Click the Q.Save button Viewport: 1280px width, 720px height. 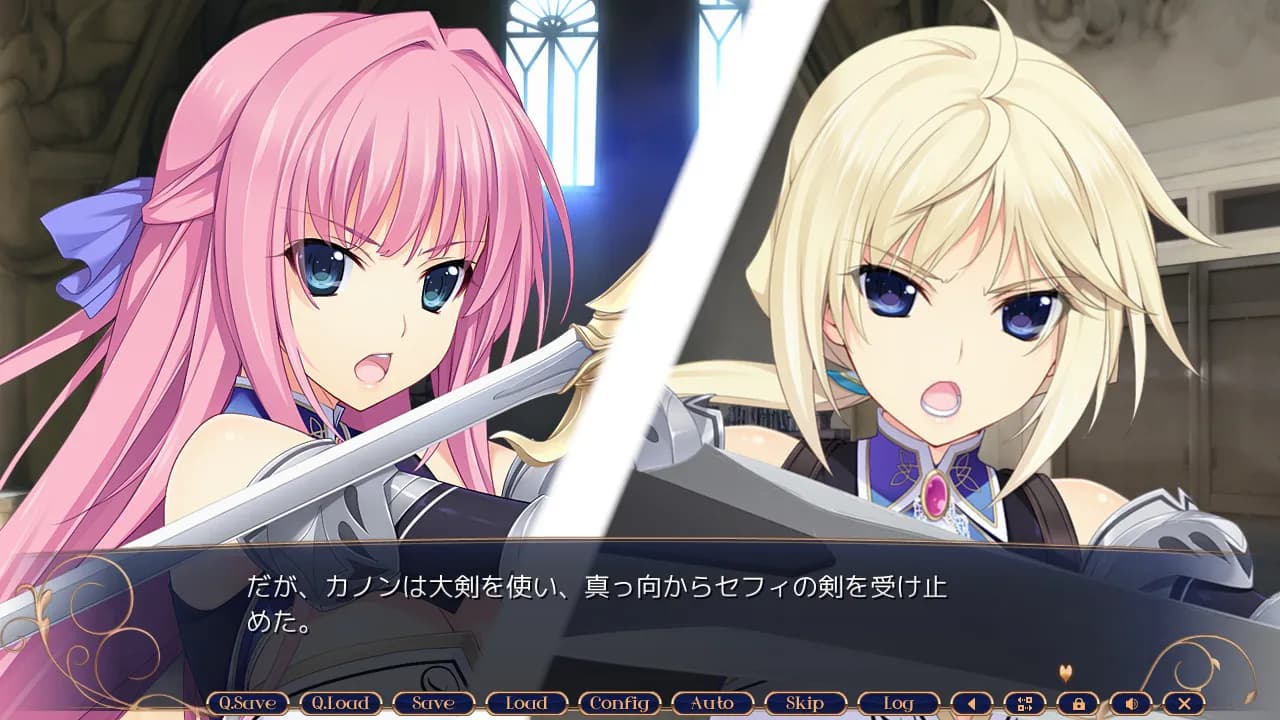click(x=248, y=703)
